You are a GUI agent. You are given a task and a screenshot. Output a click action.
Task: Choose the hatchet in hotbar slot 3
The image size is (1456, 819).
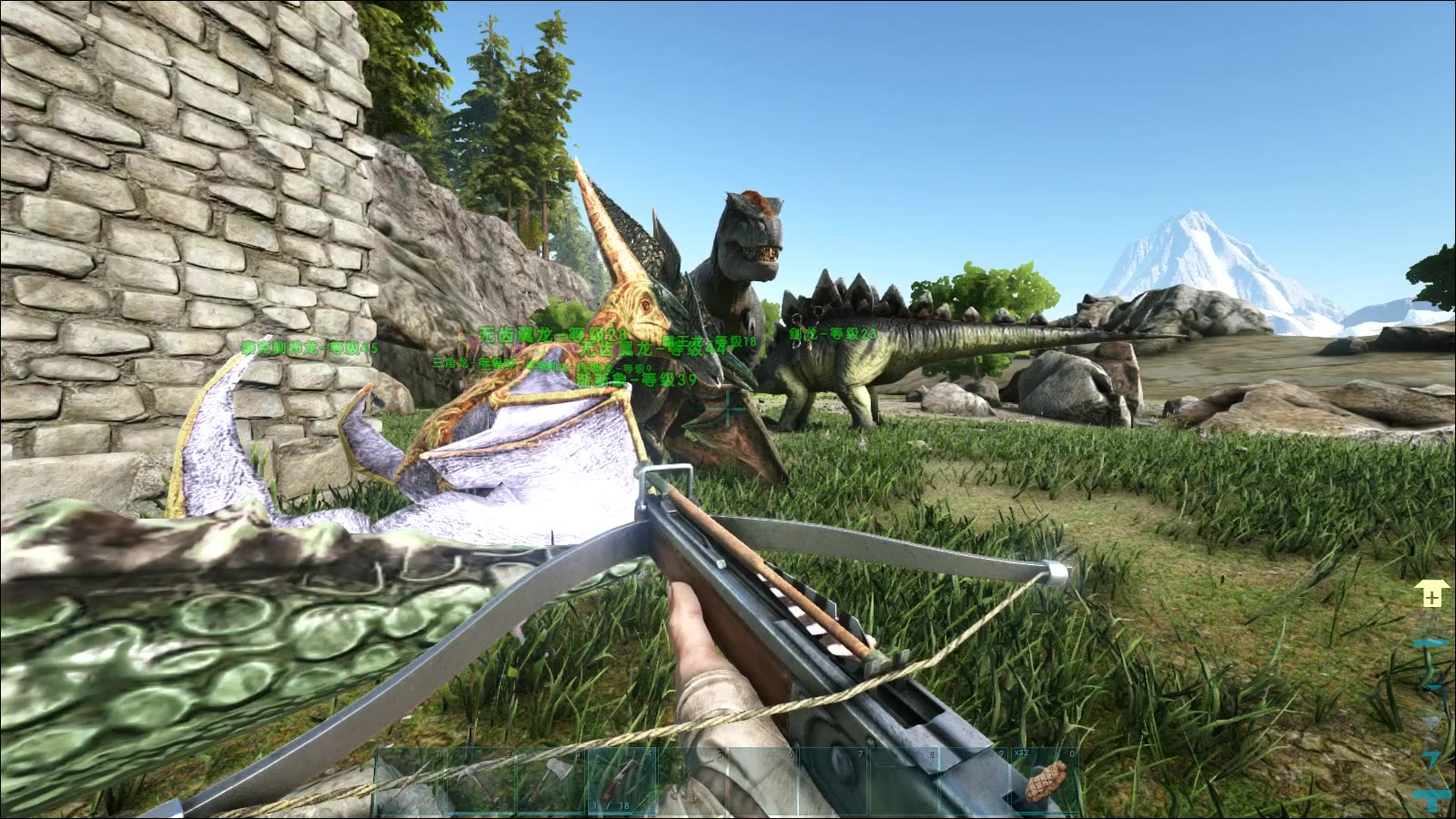pyautogui.click(x=551, y=781)
